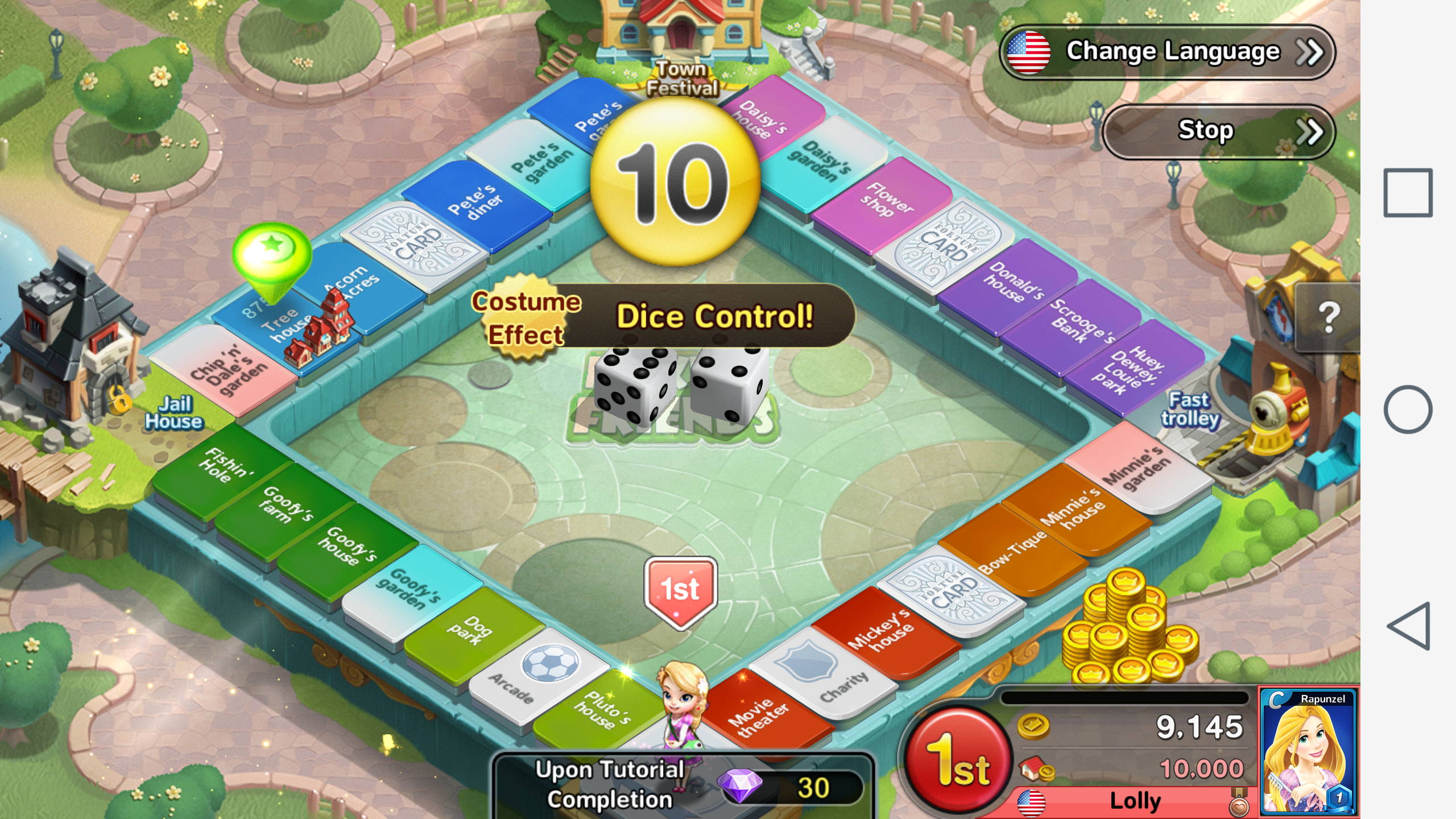The image size is (1456, 819).
Task: Tap the Android back triangle button
Action: click(x=1409, y=626)
